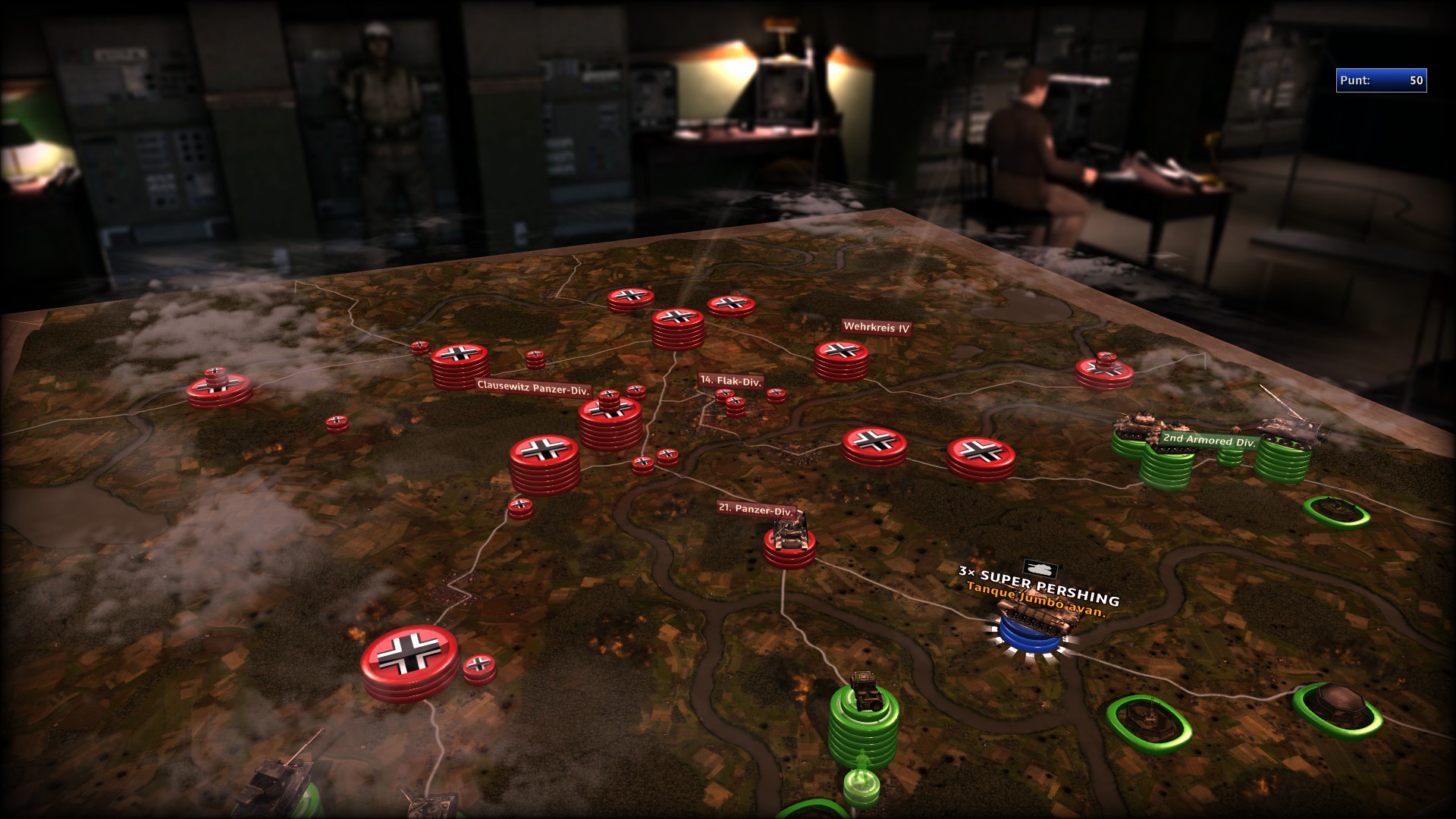Pick the Wehrkreis IV label
The image size is (1456, 819).
(x=876, y=328)
